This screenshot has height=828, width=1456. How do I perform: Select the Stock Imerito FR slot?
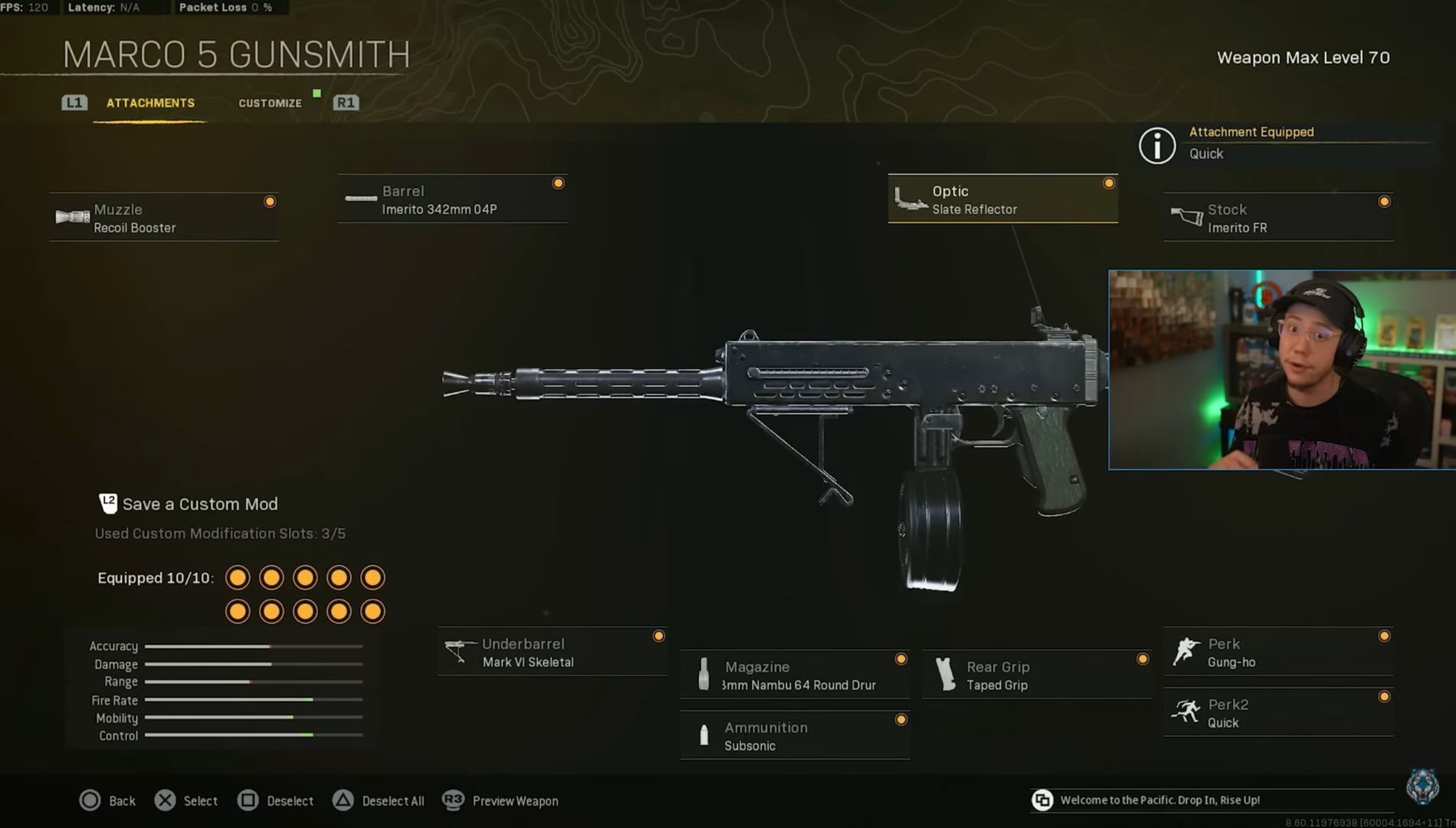(x=1277, y=218)
